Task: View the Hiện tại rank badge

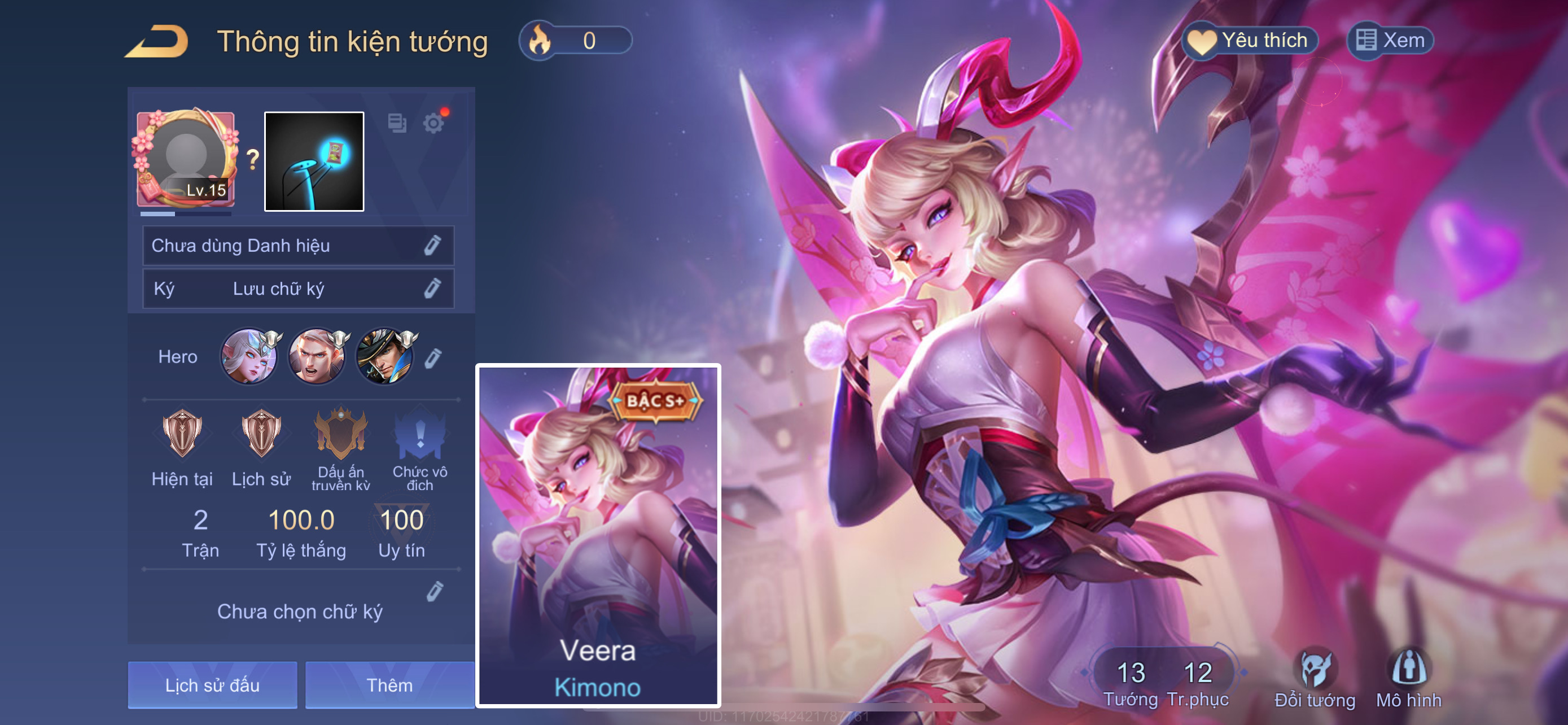Action: tap(182, 435)
